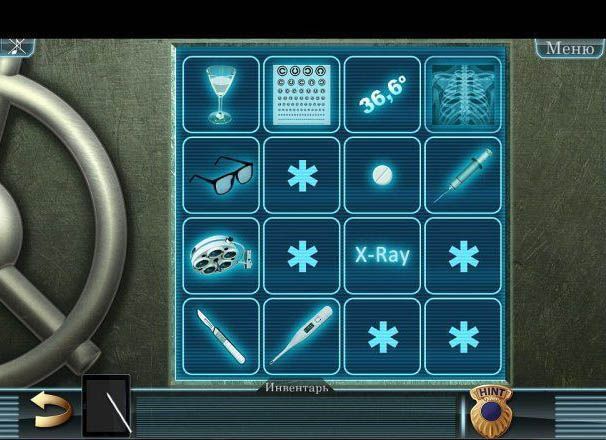Screen dimensions: 606x440
Task: Choose the 36,6° temperature tile
Action: click(x=382, y=93)
